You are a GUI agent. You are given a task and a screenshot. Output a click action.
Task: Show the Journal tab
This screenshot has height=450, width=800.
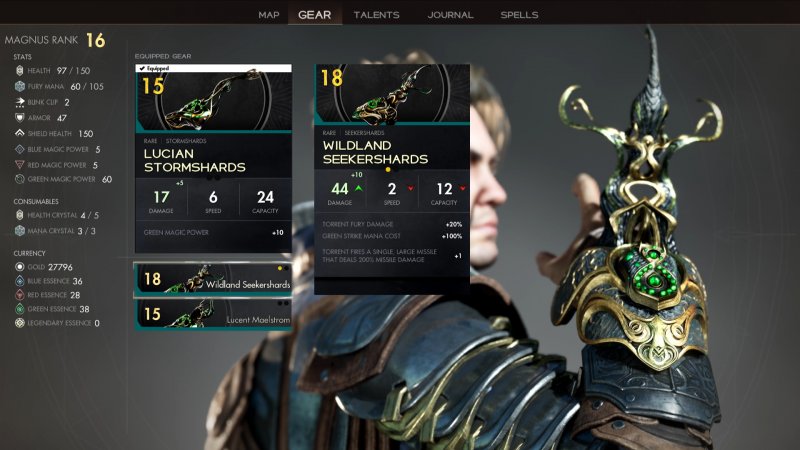click(450, 15)
